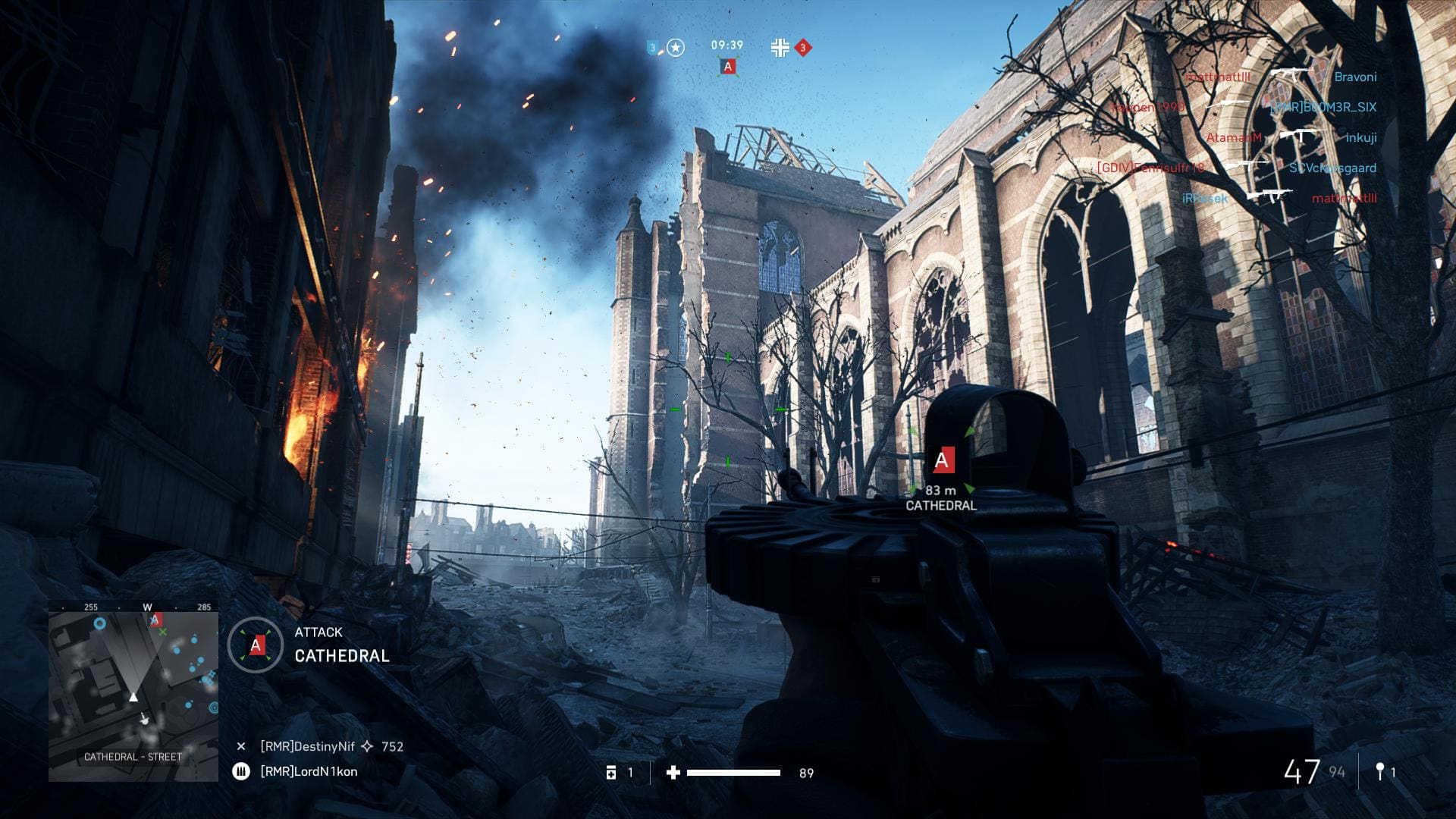Click the iron cross enemy team icon
1456x819 pixels.
(x=780, y=48)
